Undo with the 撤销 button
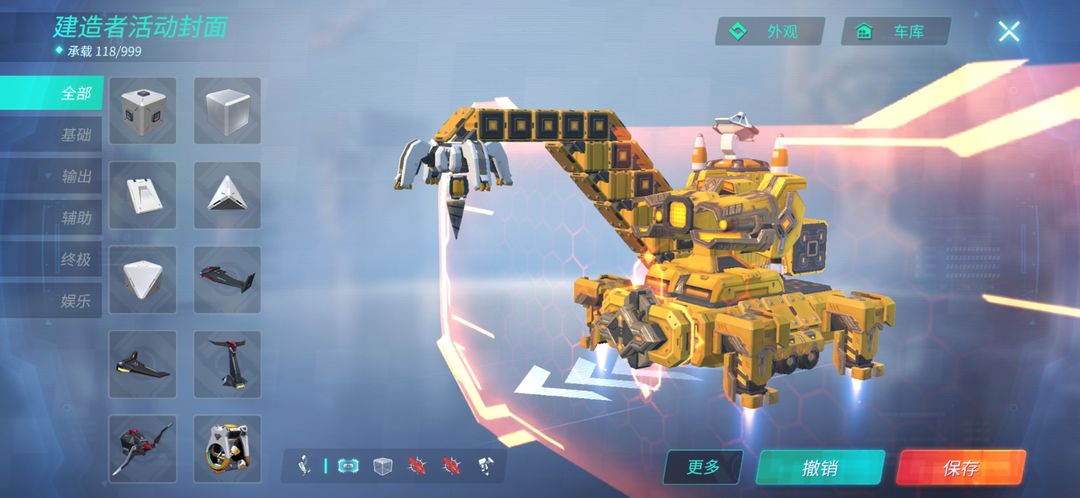The width and height of the screenshot is (1080, 498). click(x=820, y=468)
